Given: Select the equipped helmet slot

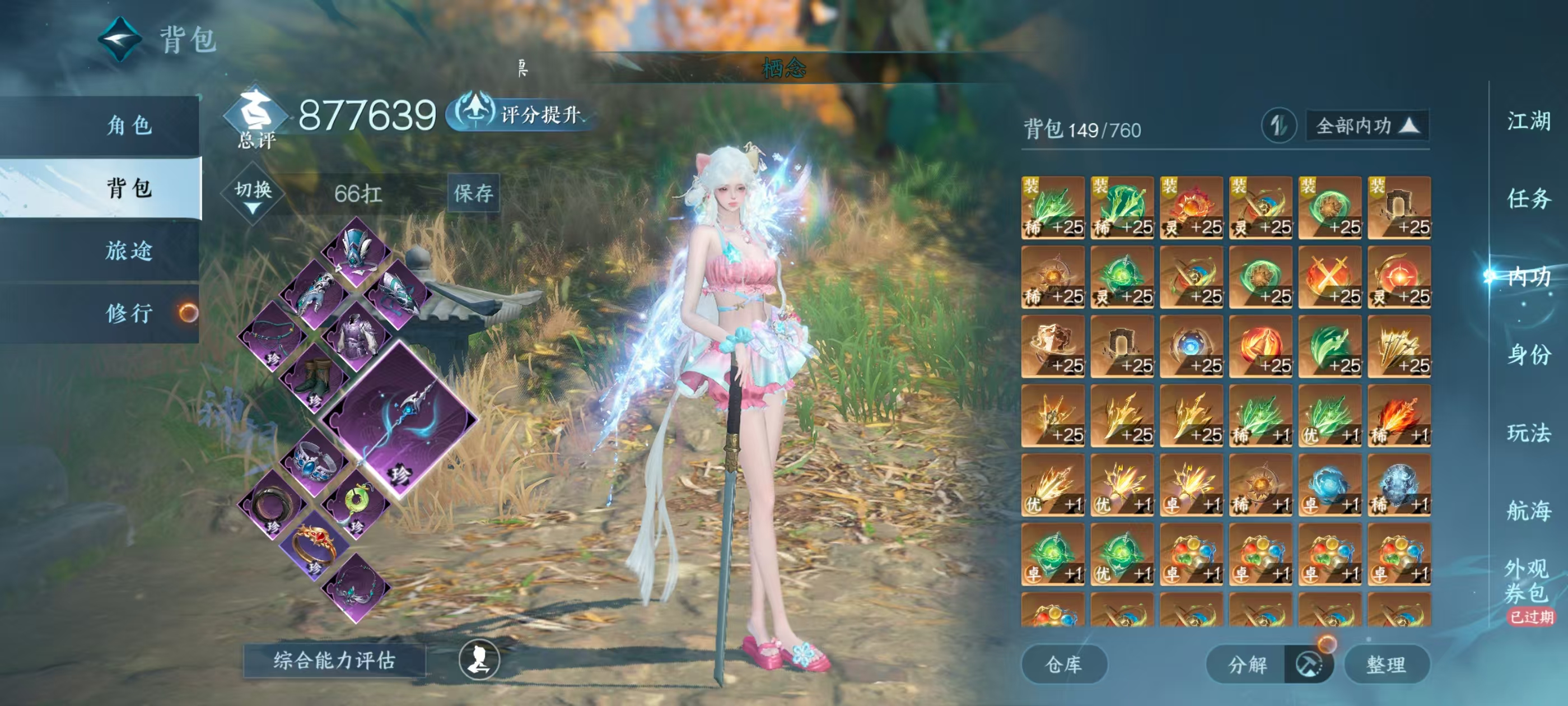Looking at the screenshot, I should point(356,251).
